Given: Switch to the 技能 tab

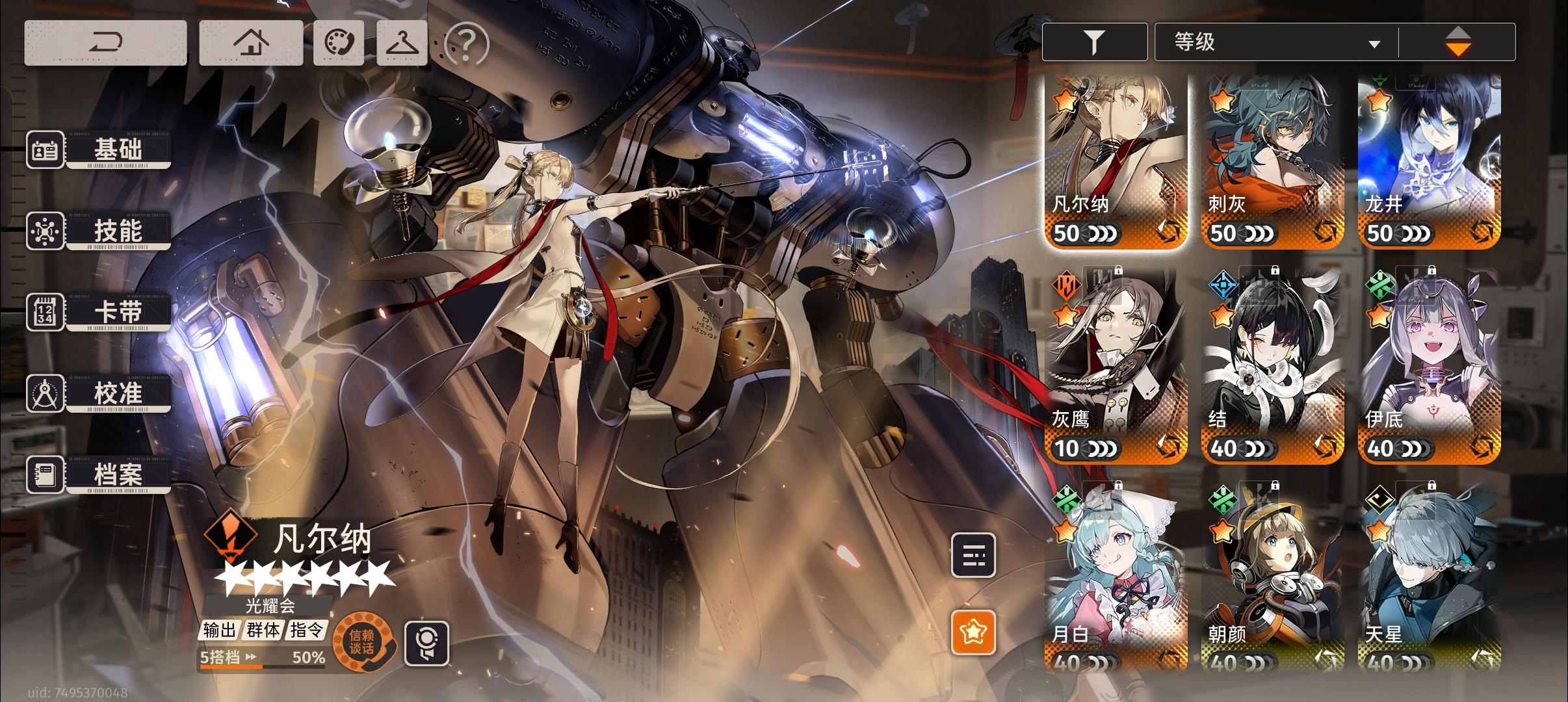Looking at the screenshot, I should pyautogui.click(x=117, y=231).
